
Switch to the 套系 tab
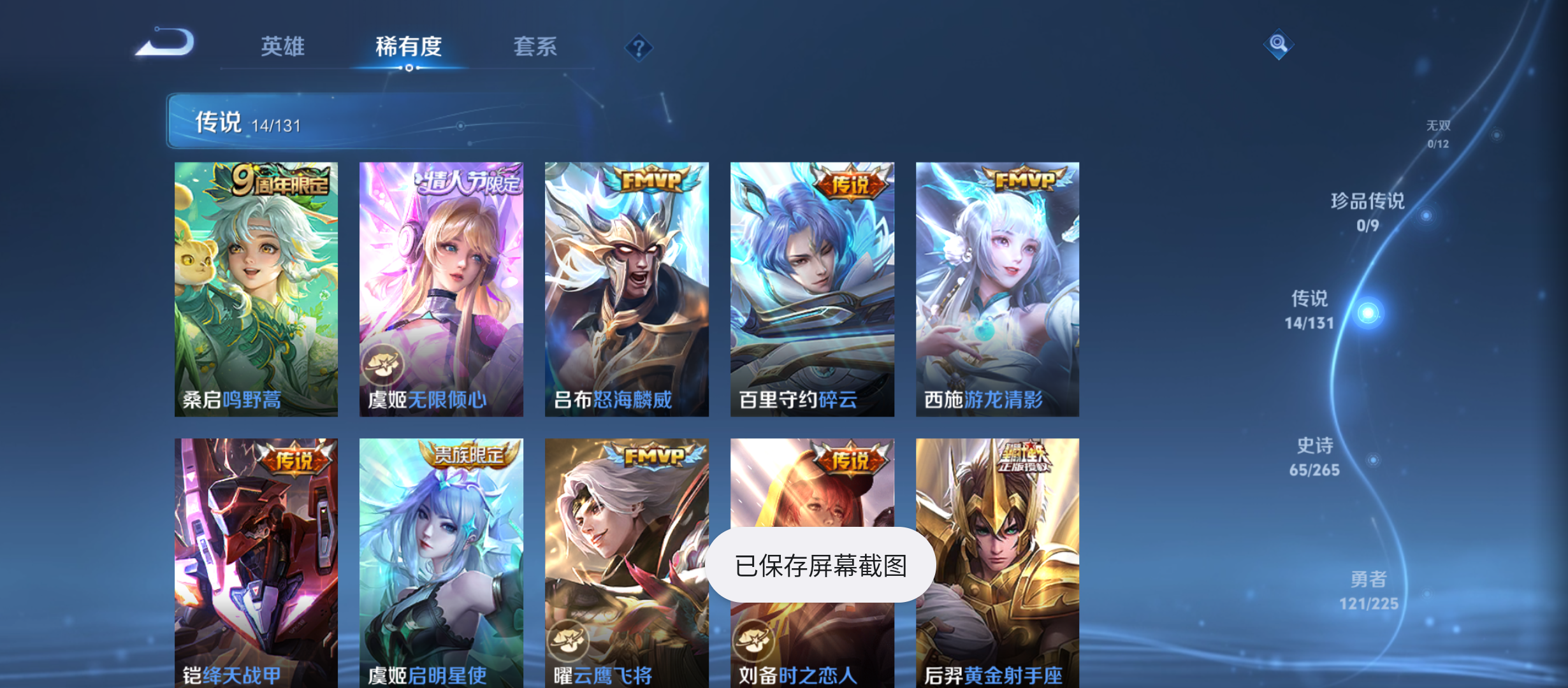(x=536, y=47)
